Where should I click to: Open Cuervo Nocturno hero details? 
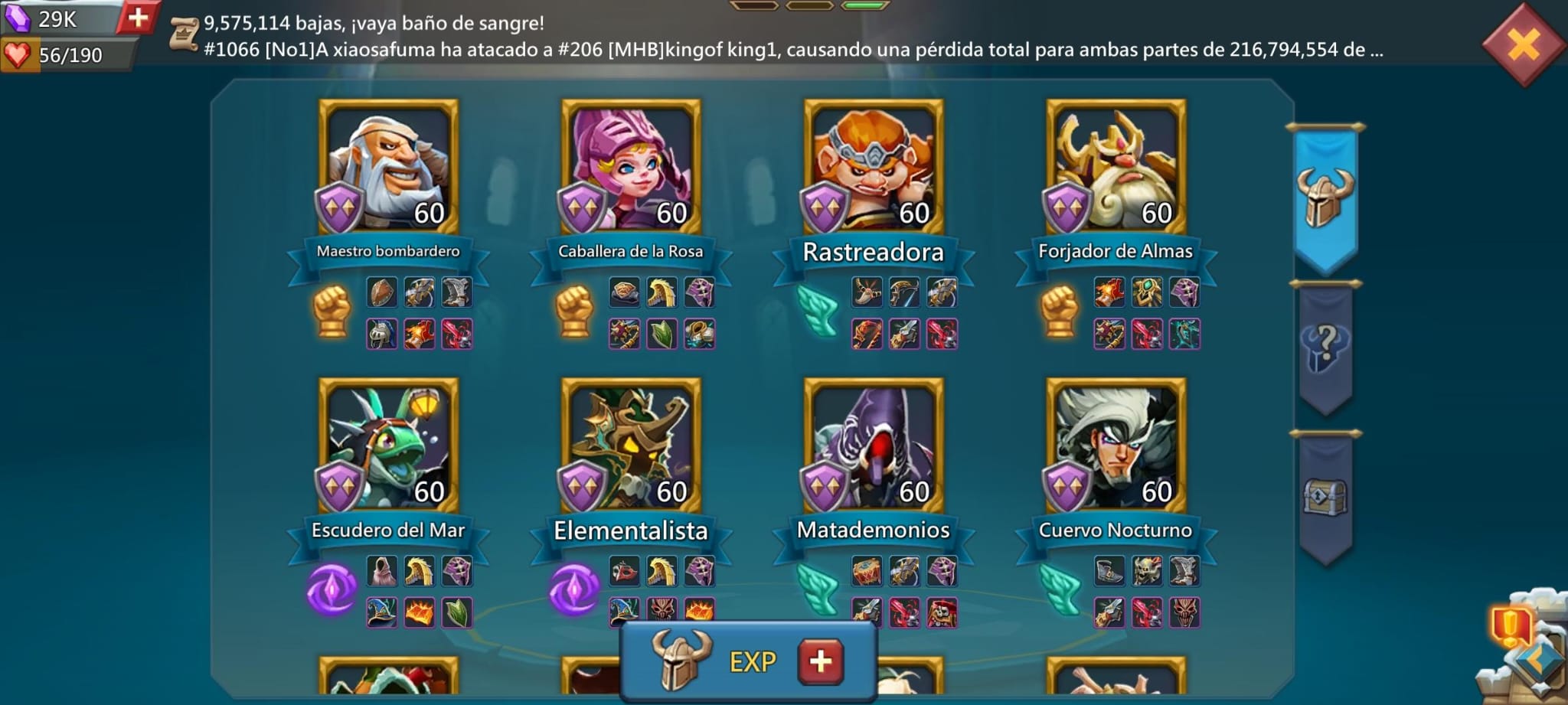coord(1116,446)
